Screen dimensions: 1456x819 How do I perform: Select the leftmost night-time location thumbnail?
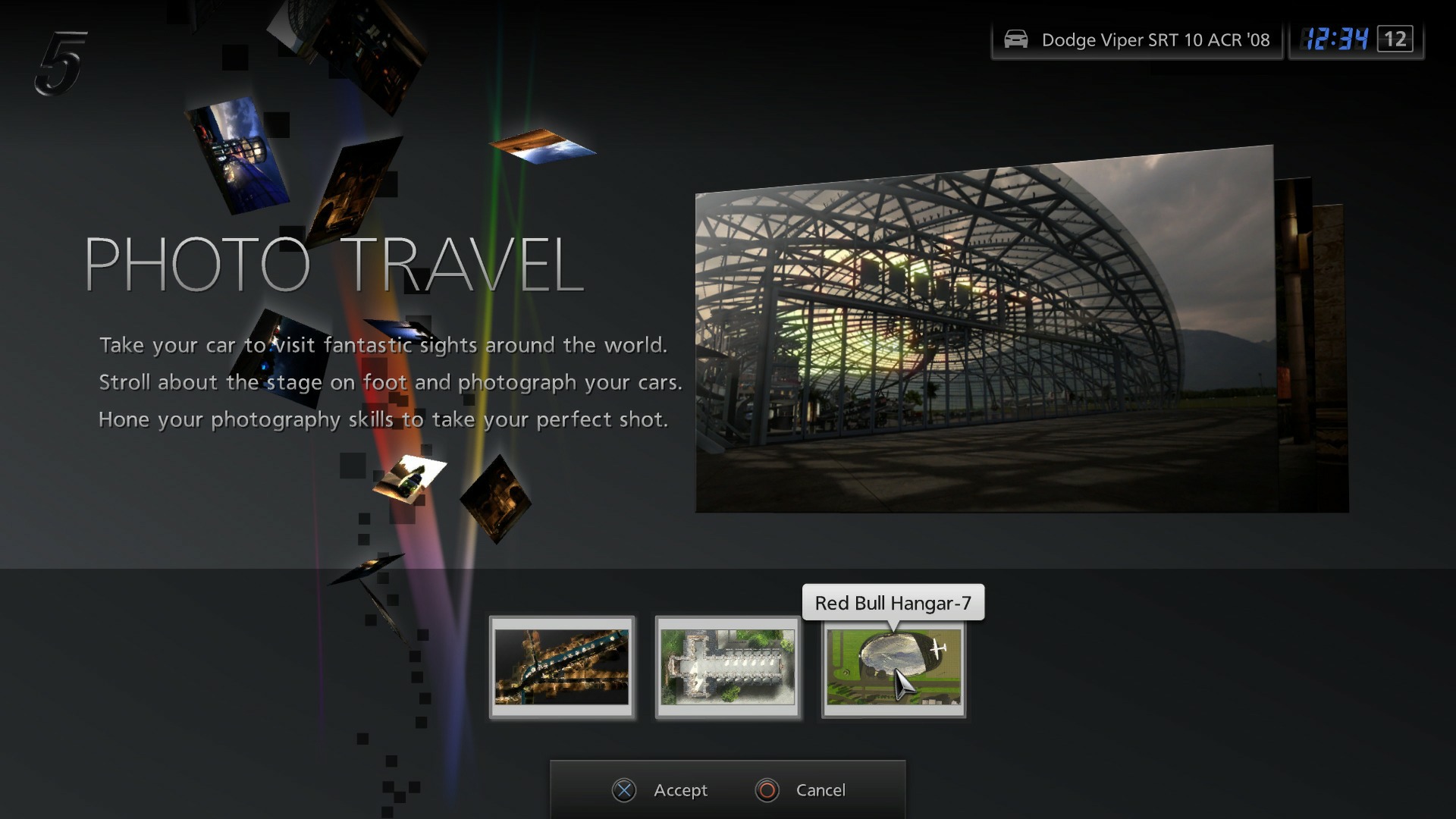coord(562,669)
